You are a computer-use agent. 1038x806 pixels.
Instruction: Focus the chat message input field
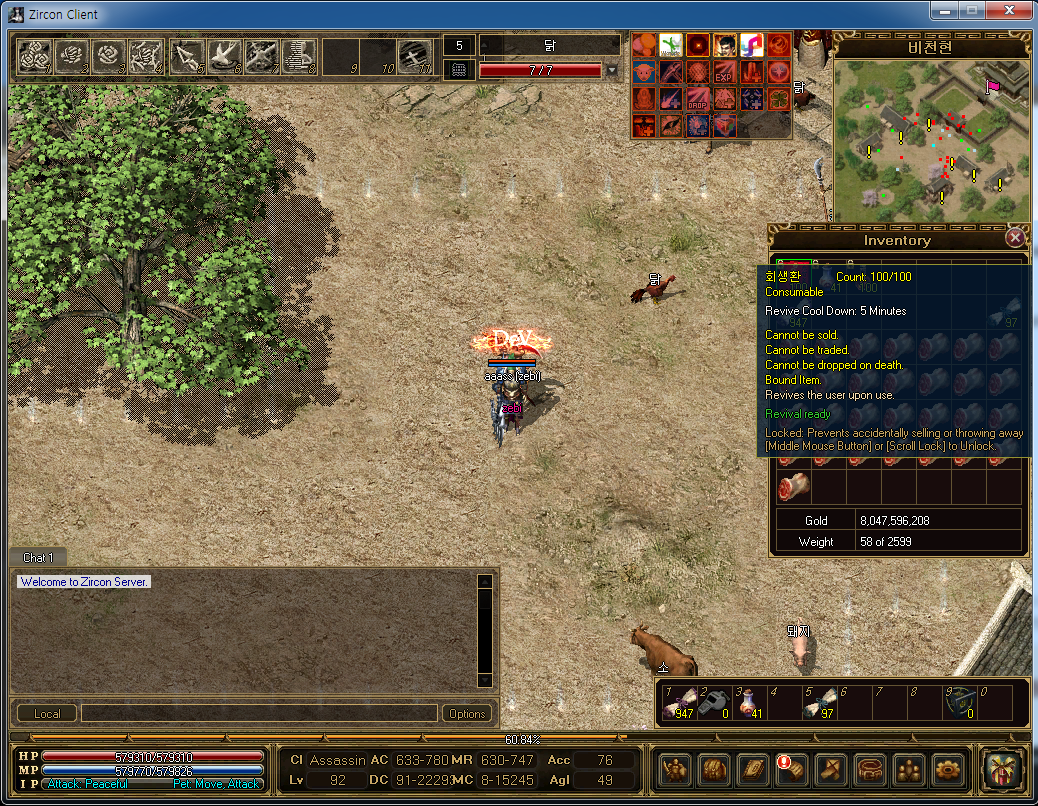[259, 713]
